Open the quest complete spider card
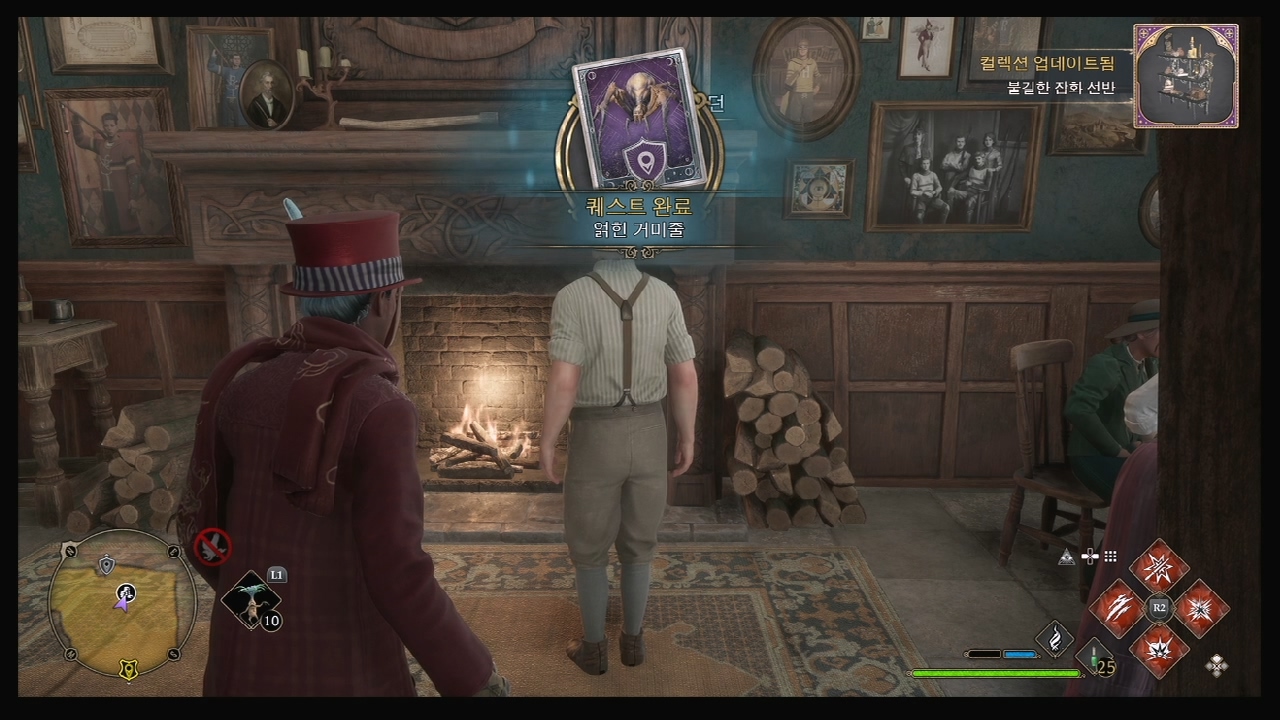 click(639, 118)
